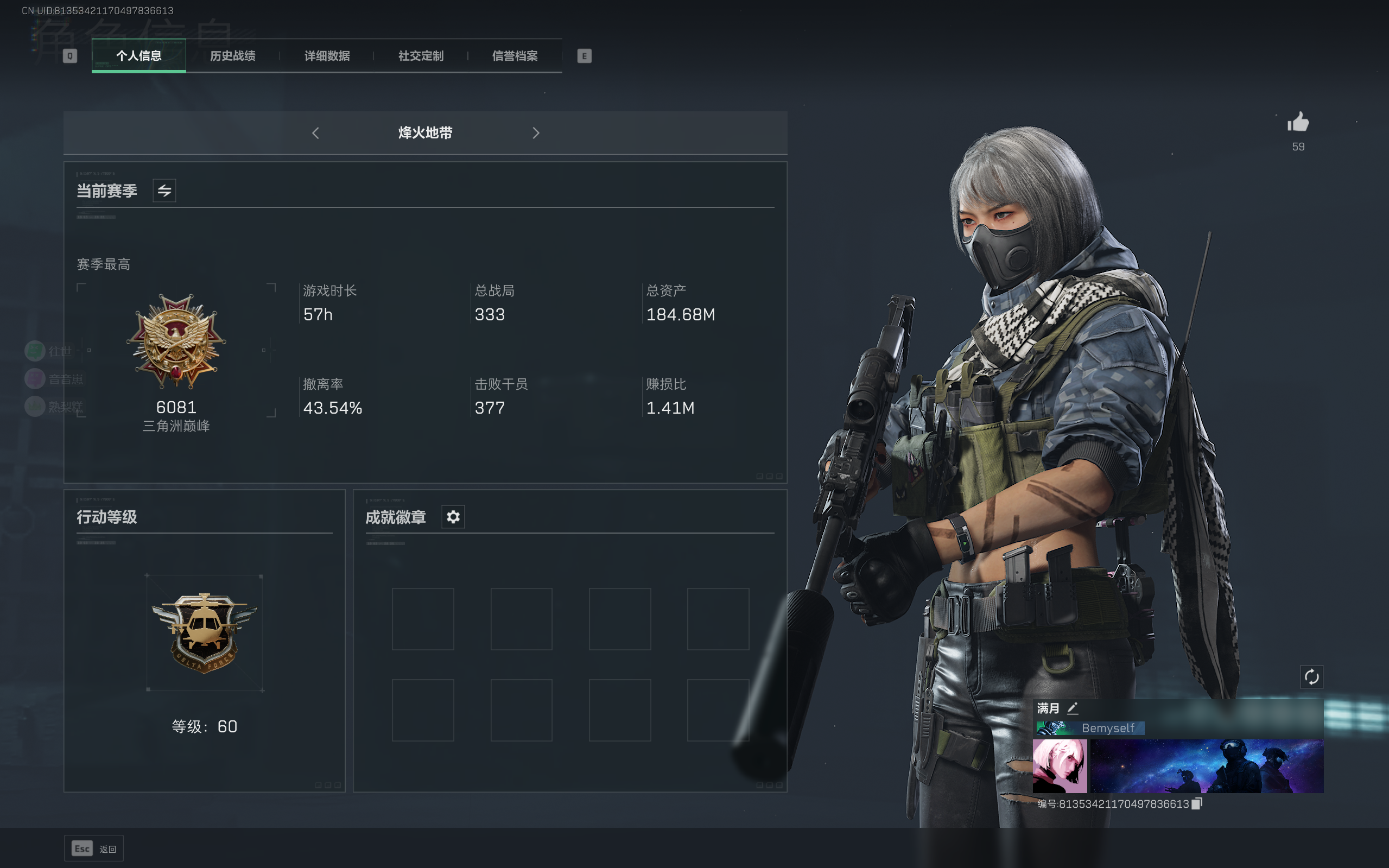Click the first empty achievement badge slot
This screenshot has width=1389, height=868.
click(423, 618)
